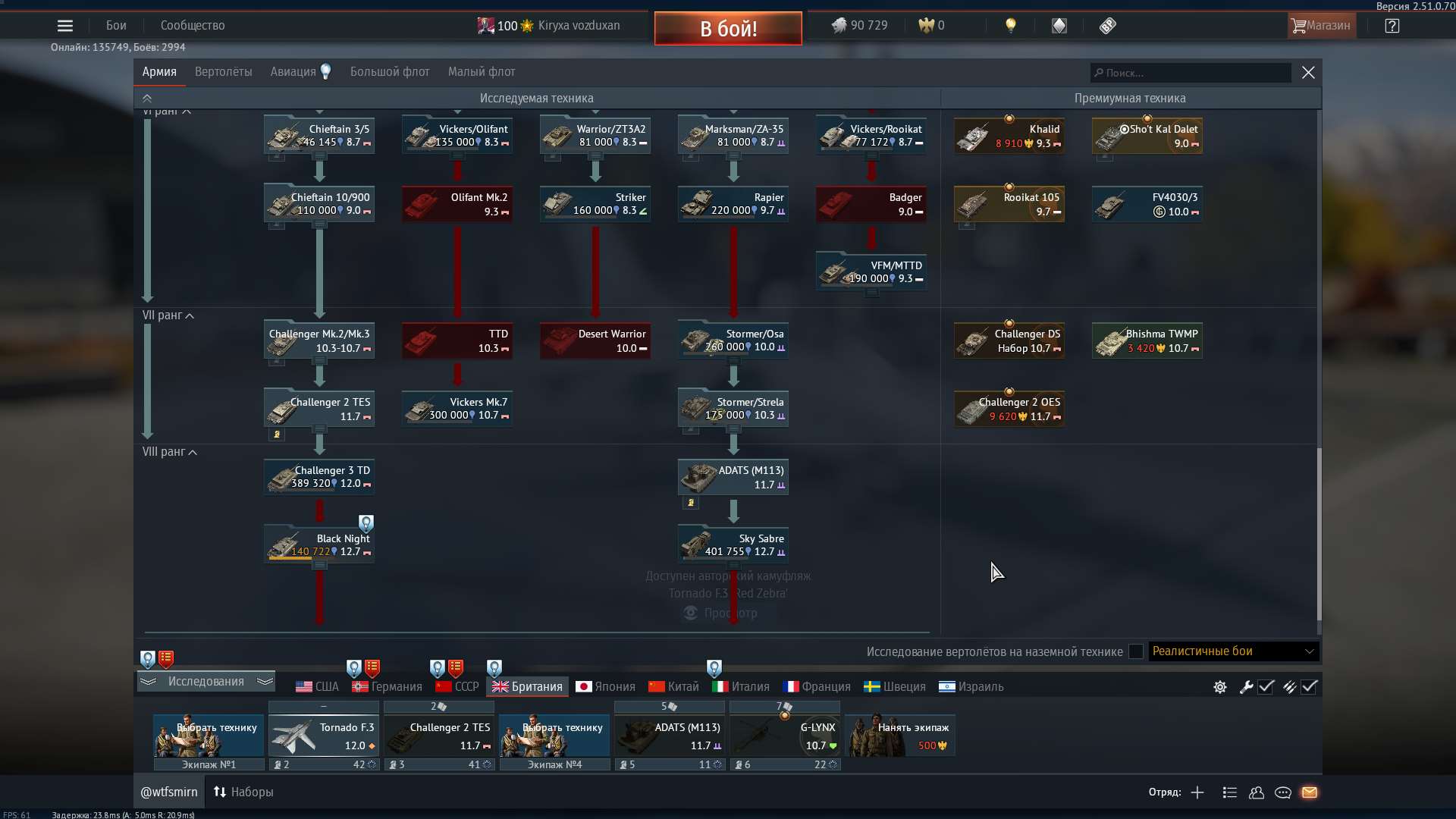This screenshot has height=819, width=1456.
Task: Open the hangar settings gear icon
Action: click(x=1219, y=687)
